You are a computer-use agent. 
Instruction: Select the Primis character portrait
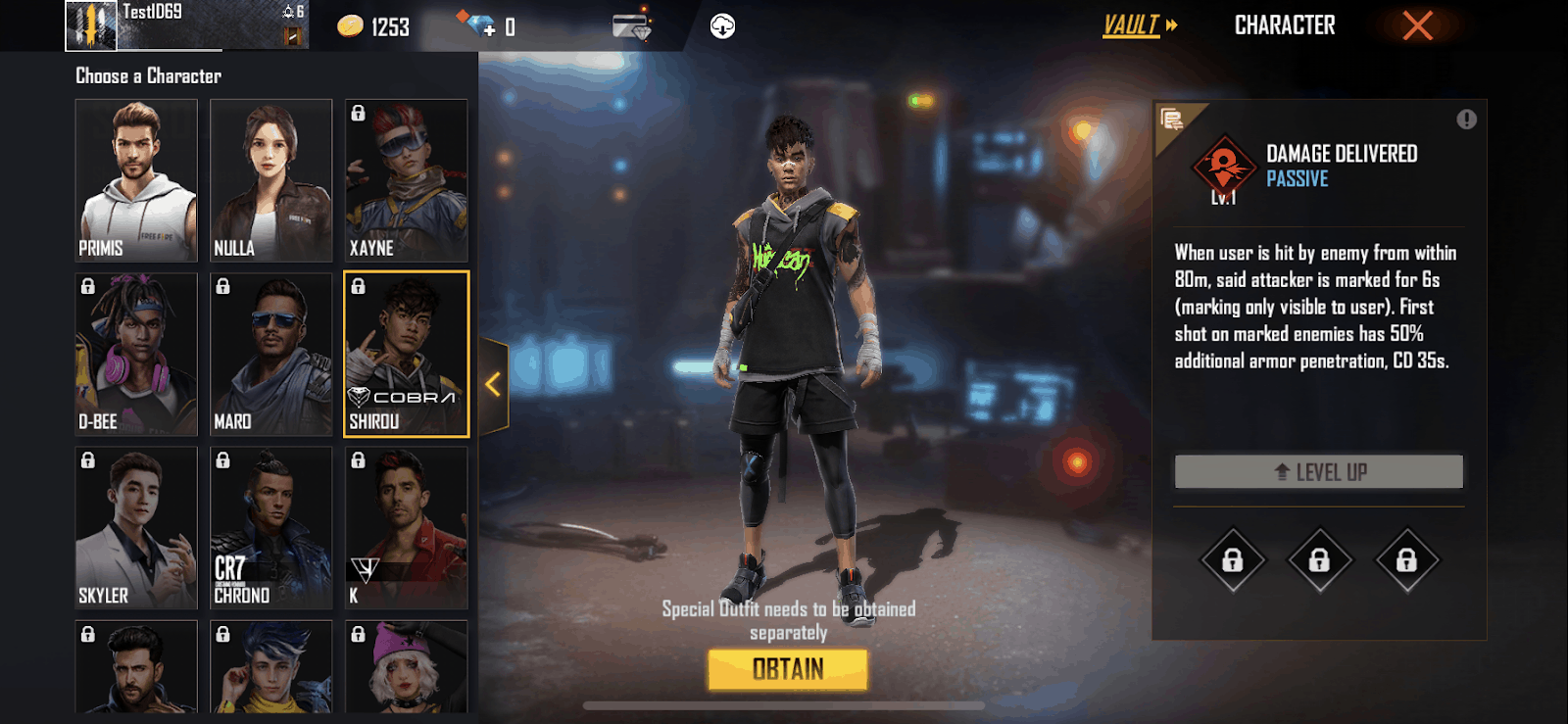[136, 179]
